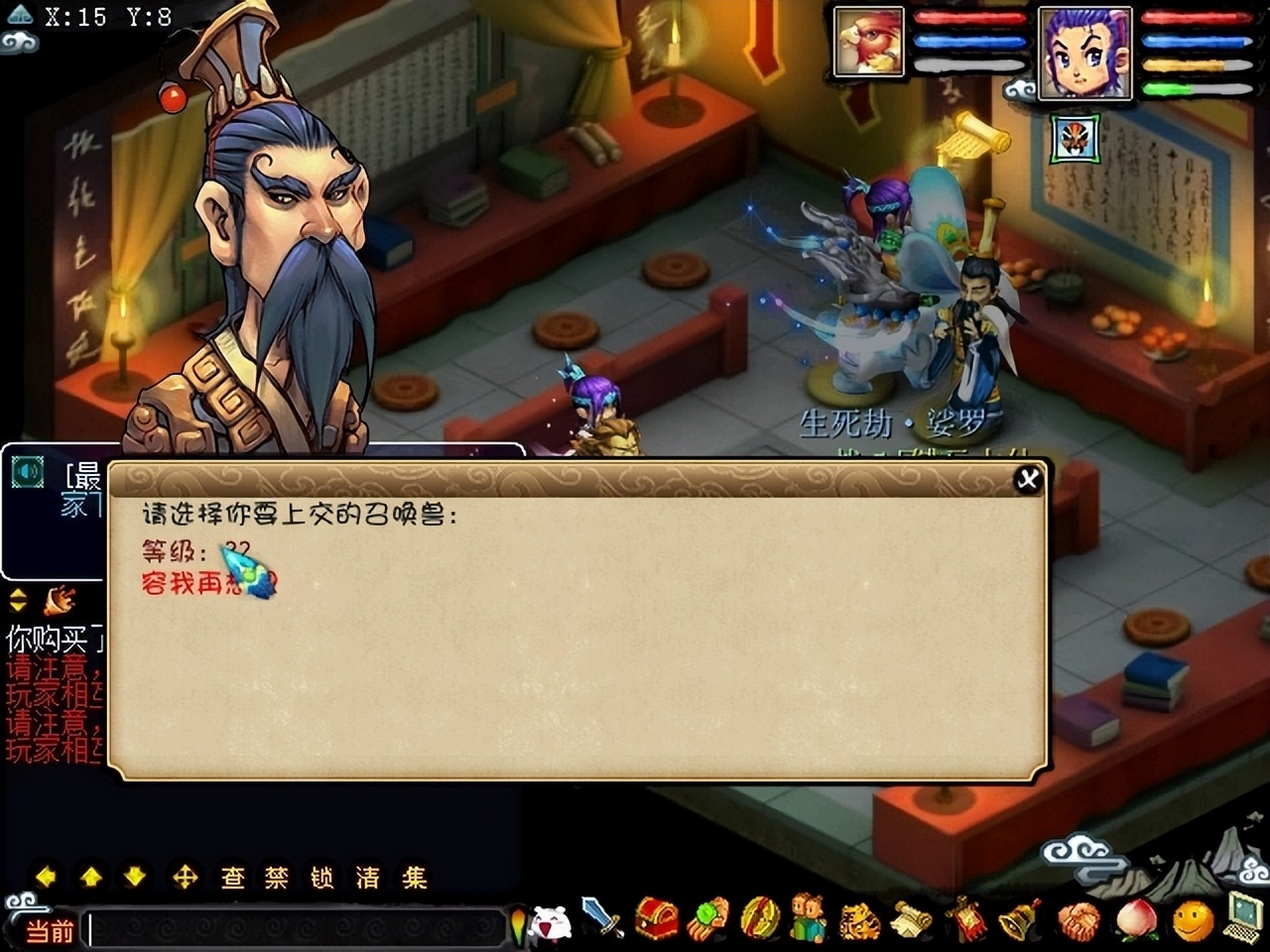The image size is (1270, 952).
Task: Click the four-direction expand arrow in chat controls
Action: (x=187, y=877)
